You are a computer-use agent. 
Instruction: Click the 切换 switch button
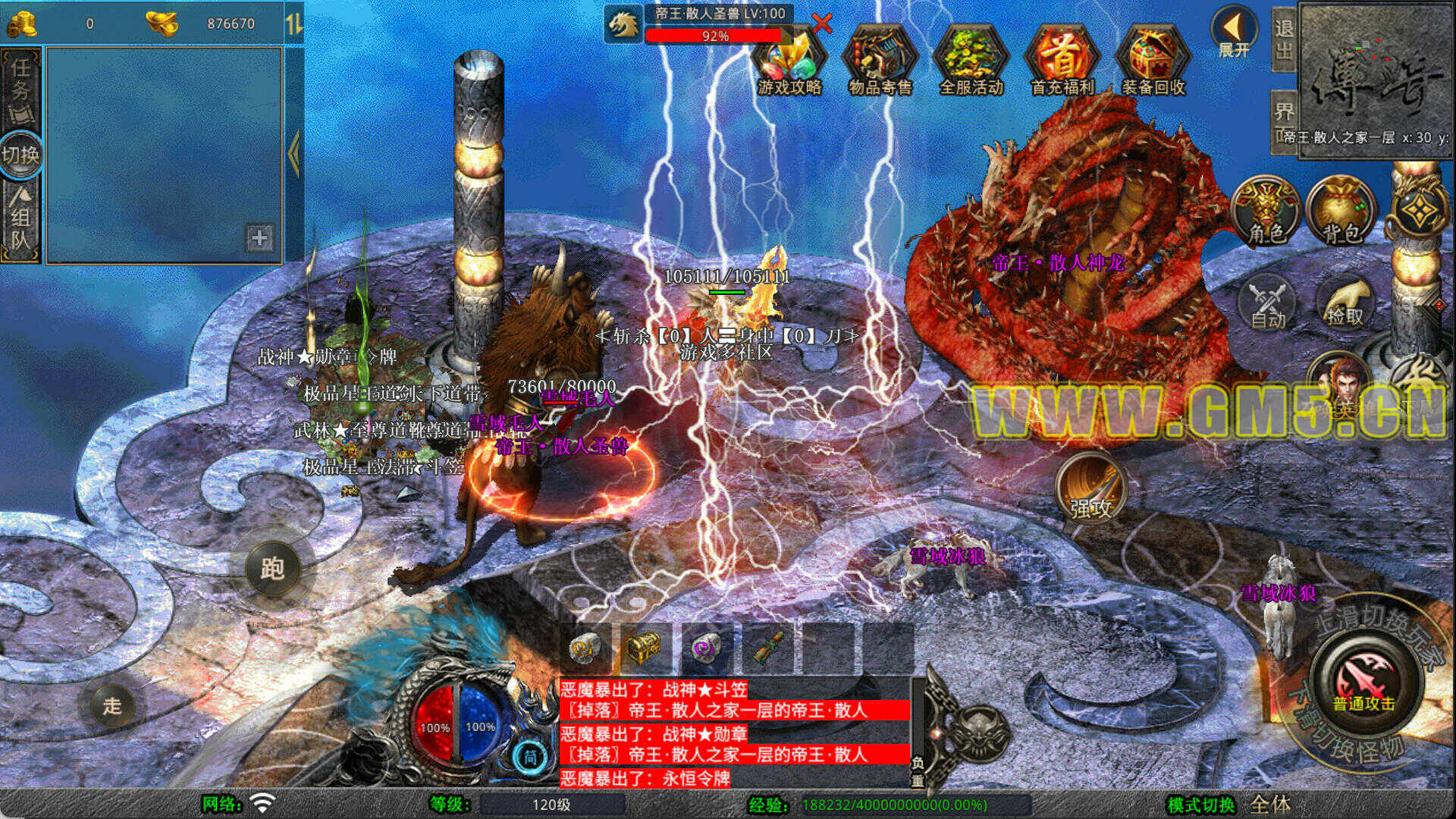coord(20,155)
